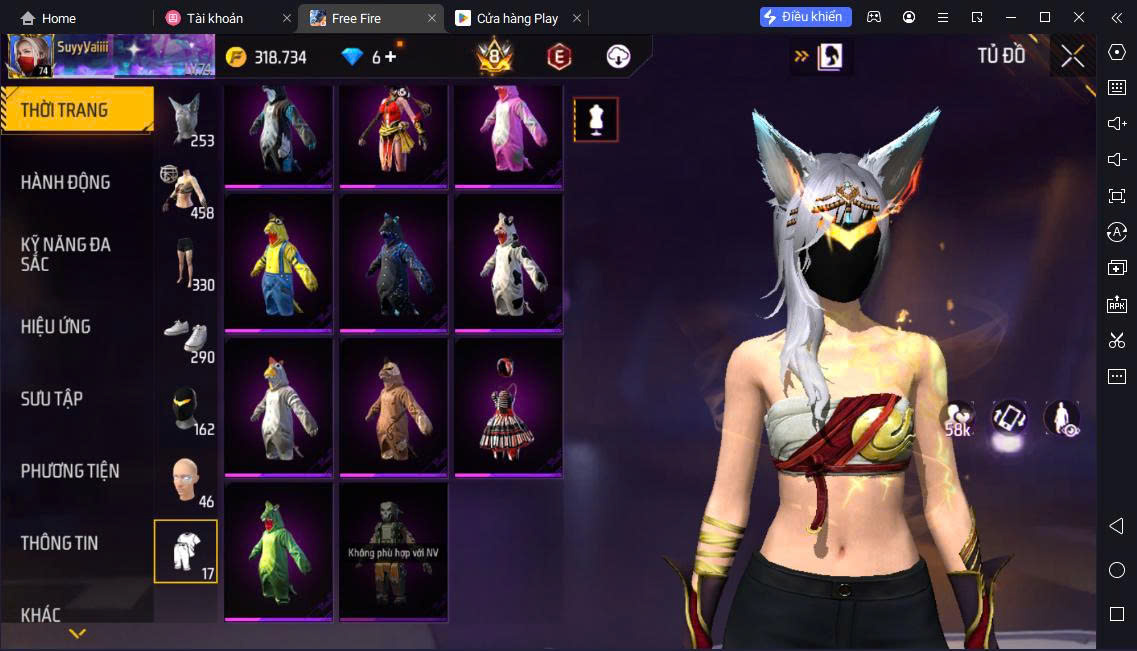This screenshot has height=651, width=1137.
Task: Show the Thông Tin section
Action: pos(60,543)
